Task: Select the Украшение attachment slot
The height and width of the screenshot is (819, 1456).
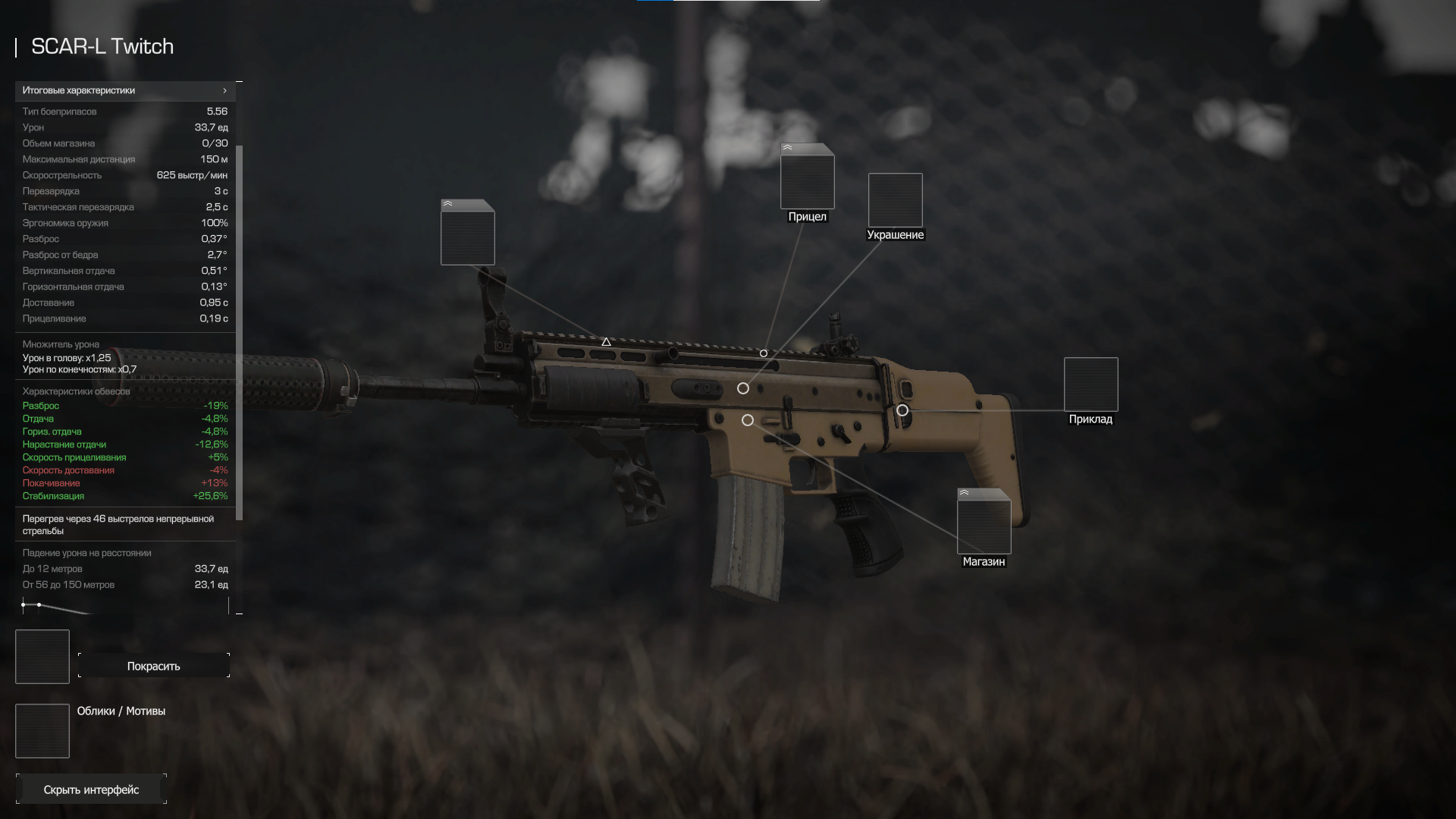Action: (x=896, y=200)
